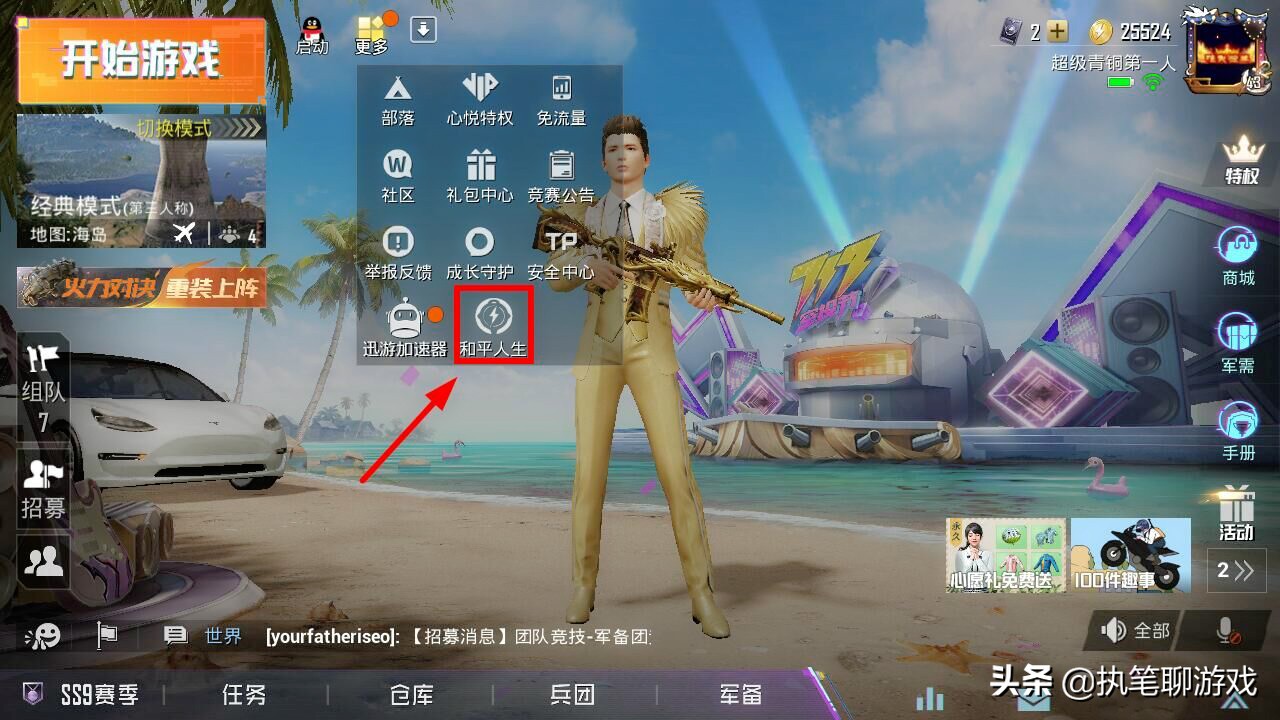Screen dimensions: 1280x720
Task: Open the 迅游加速器 accelerator icon
Action: point(405,322)
